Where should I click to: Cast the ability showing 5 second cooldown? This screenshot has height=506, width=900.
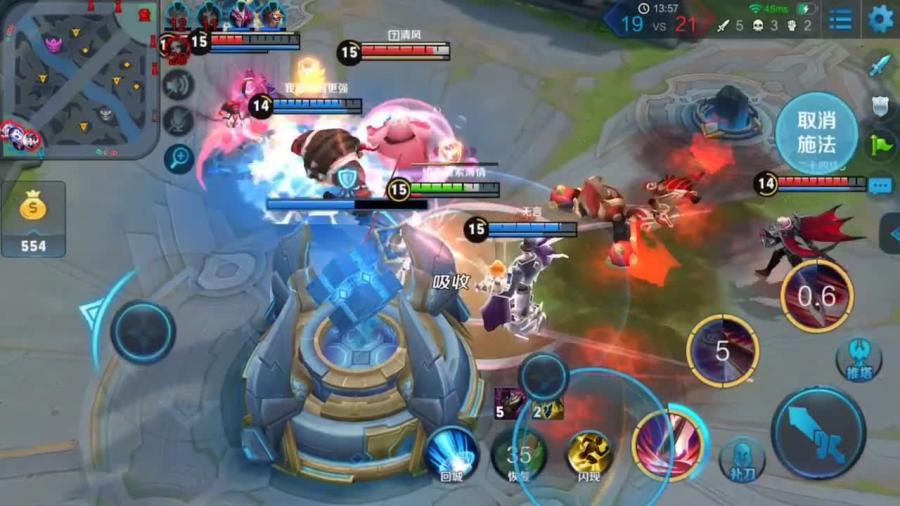pyautogui.click(x=722, y=351)
